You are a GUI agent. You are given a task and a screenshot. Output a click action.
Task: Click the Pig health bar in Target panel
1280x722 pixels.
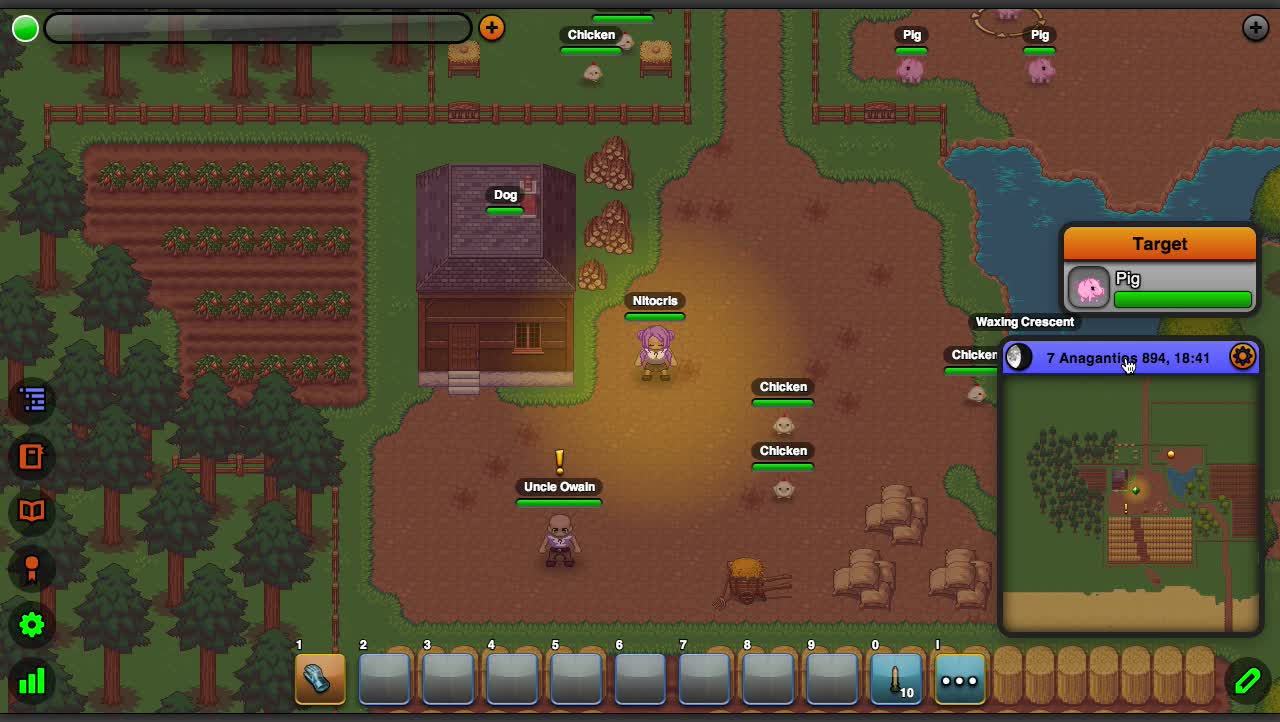1183,299
